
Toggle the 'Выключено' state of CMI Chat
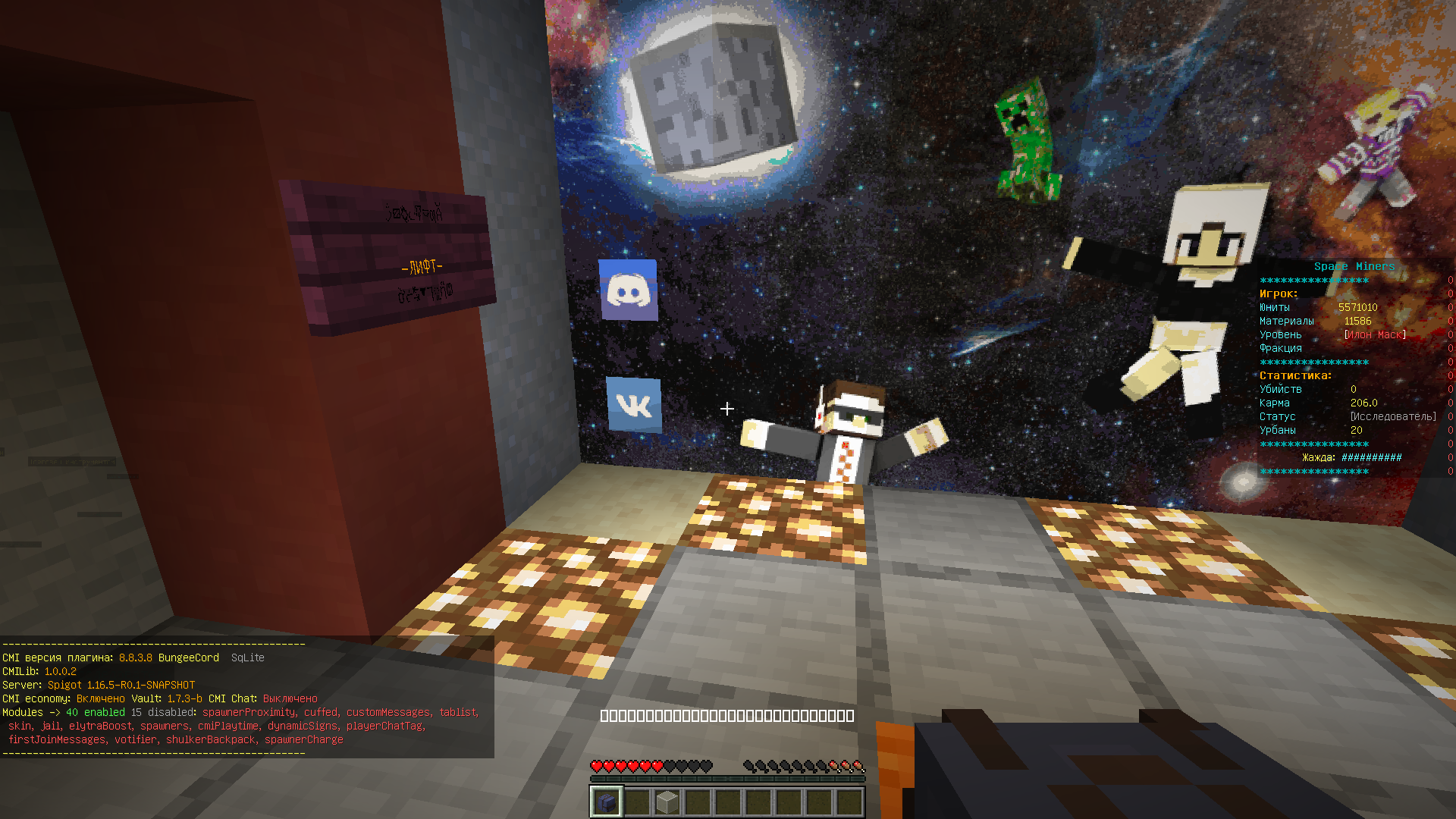pyautogui.click(x=290, y=698)
